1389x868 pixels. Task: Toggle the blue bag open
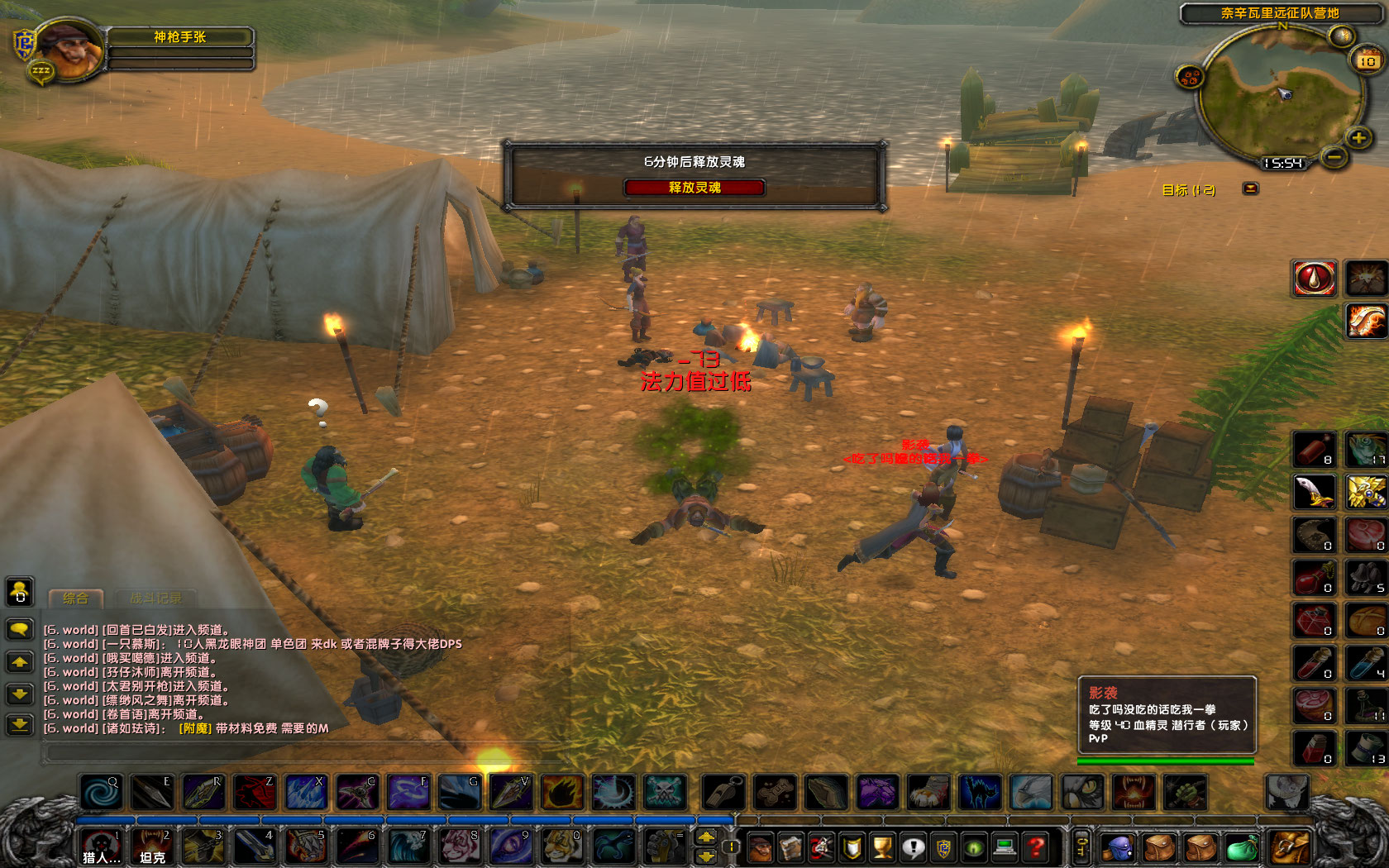(1117, 846)
